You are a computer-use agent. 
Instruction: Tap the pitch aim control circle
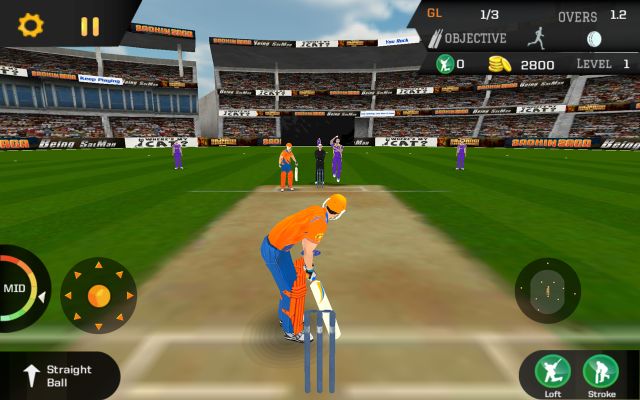click(x=547, y=290)
